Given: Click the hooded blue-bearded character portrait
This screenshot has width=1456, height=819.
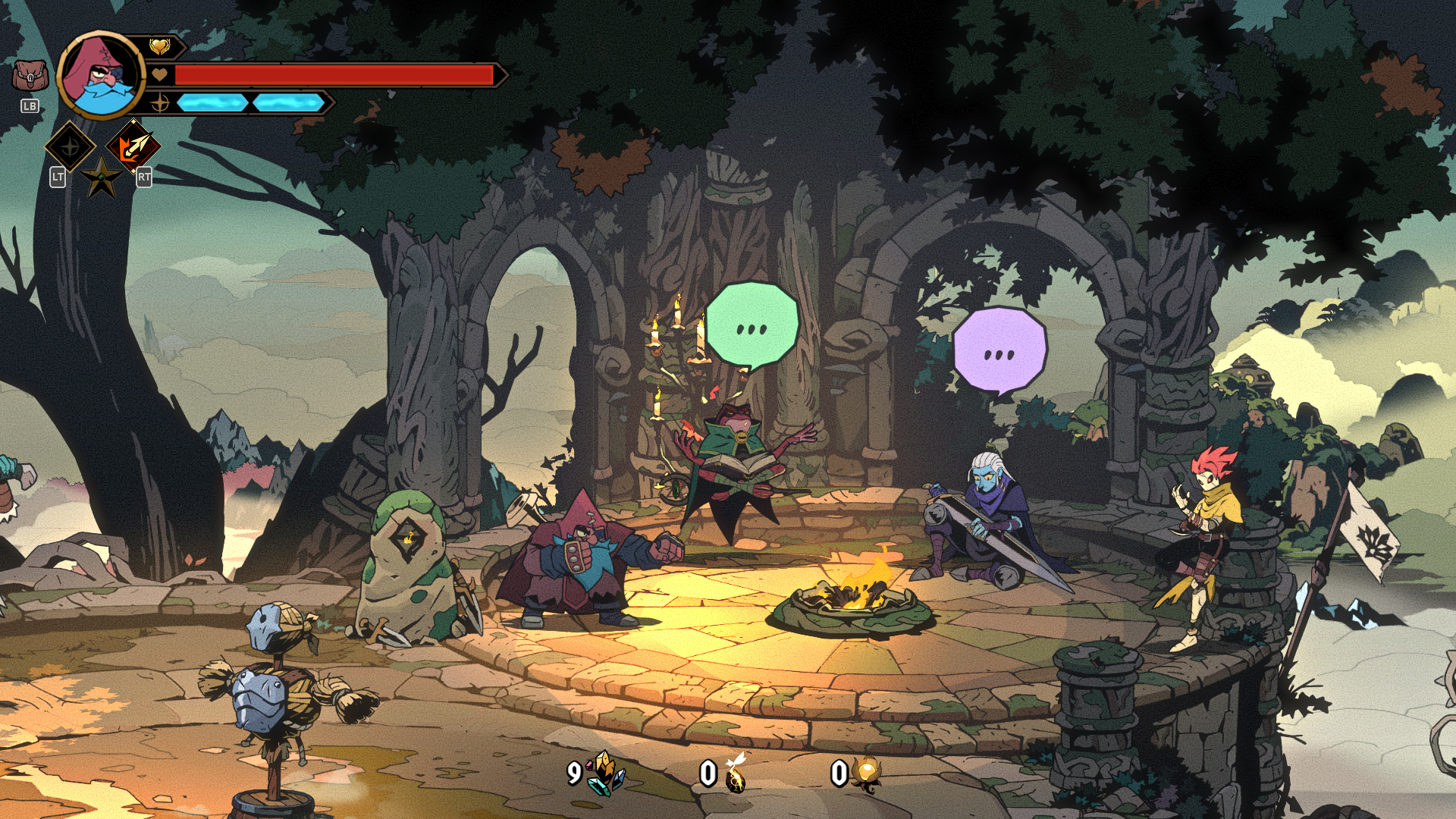Looking at the screenshot, I should pyautogui.click(x=101, y=75).
